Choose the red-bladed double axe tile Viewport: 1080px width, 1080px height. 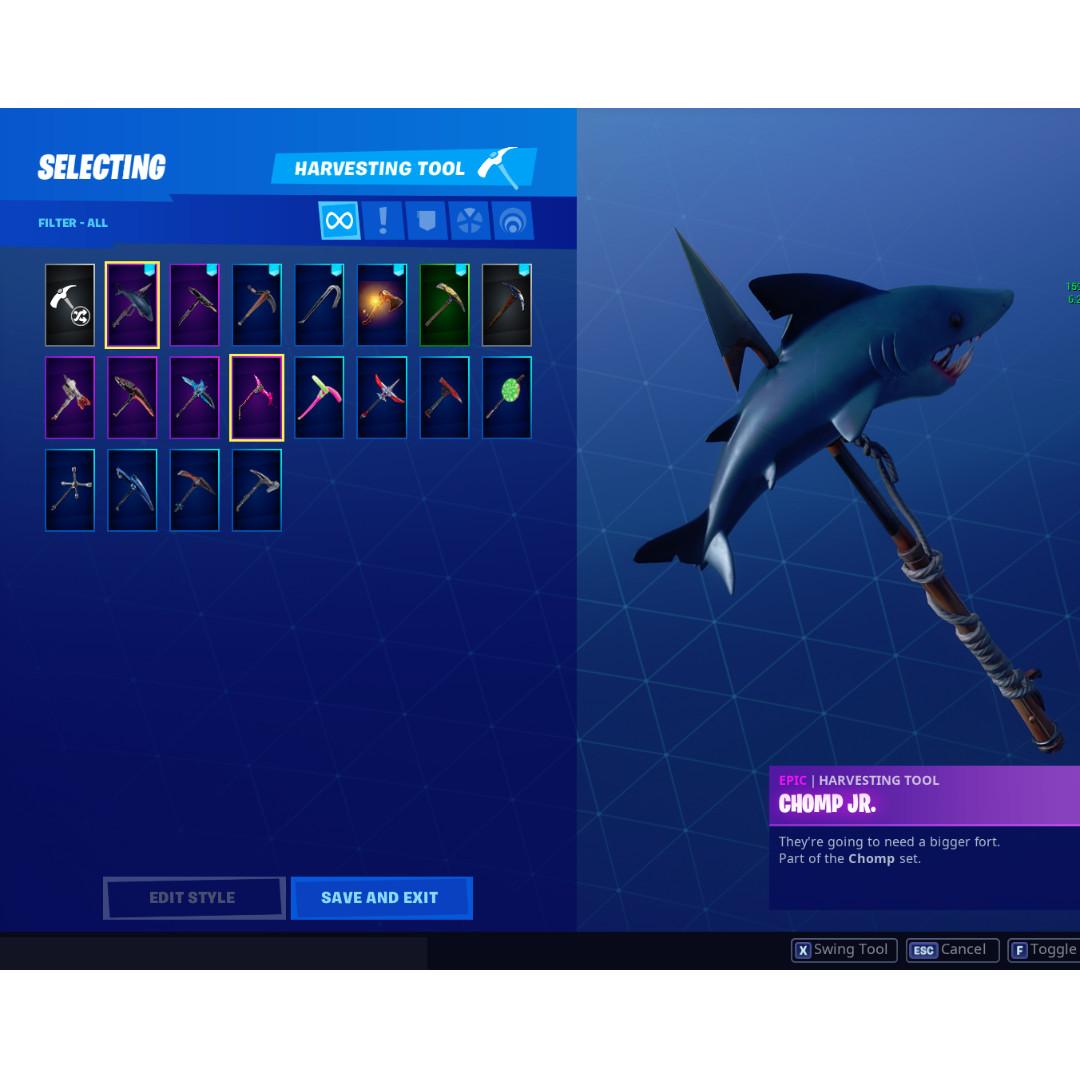(382, 397)
